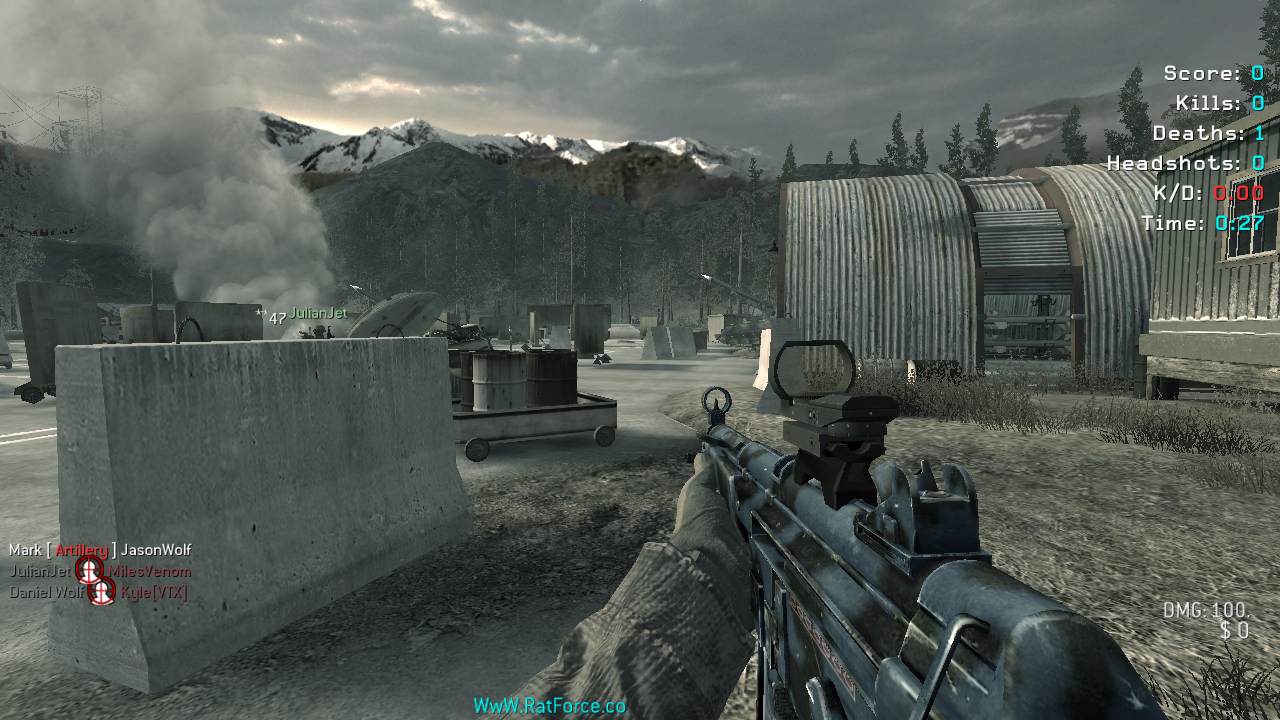Click the headshot icon beside MilesVenom
The width and height of the screenshot is (1280, 720).
click(x=90, y=571)
